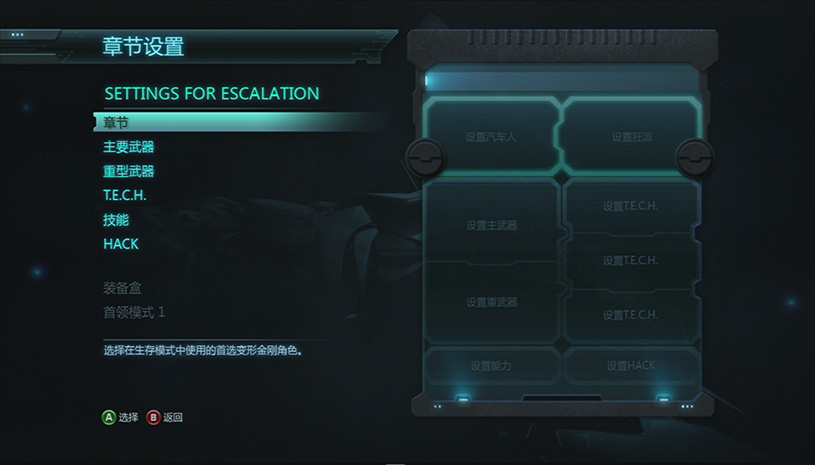
Task: Open the 设置HACK slot in the panel
Action: point(630,366)
